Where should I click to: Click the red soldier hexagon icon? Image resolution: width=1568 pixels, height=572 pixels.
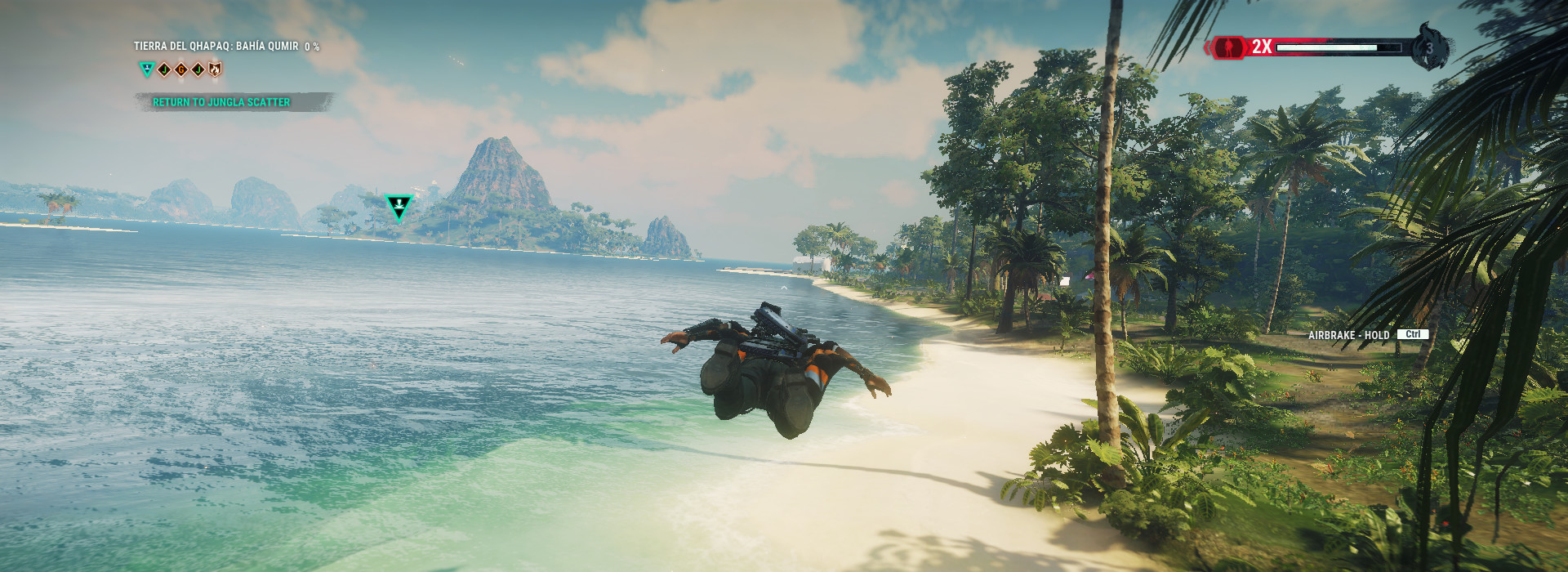click(x=1227, y=47)
